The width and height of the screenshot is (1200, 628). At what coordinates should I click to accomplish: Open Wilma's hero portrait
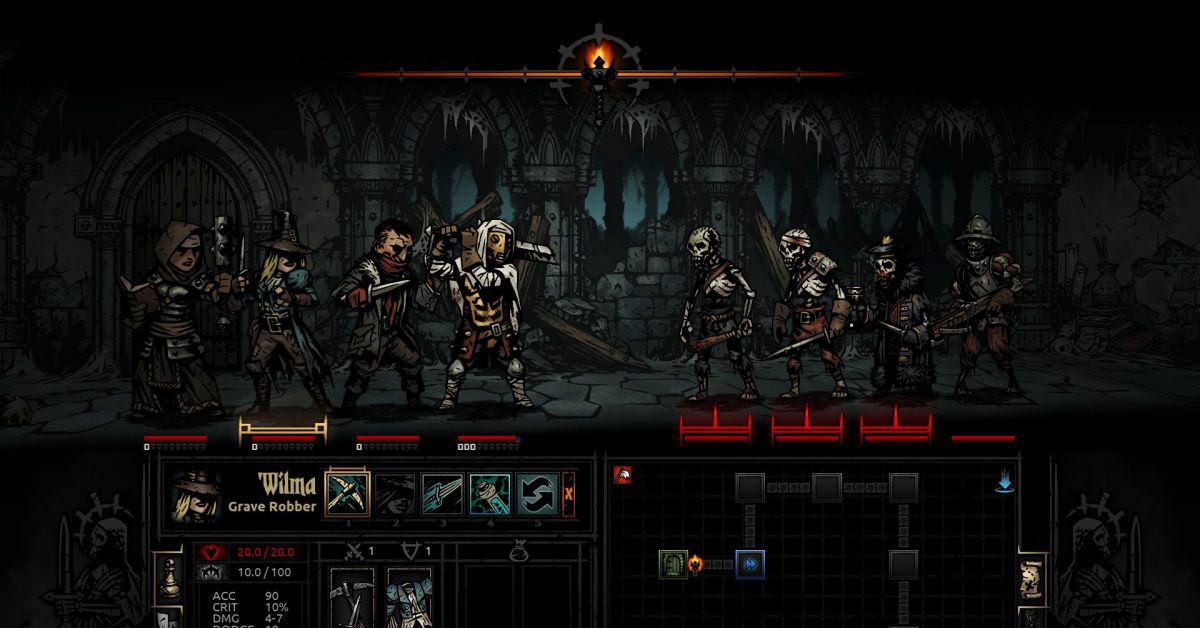tap(195, 495)
